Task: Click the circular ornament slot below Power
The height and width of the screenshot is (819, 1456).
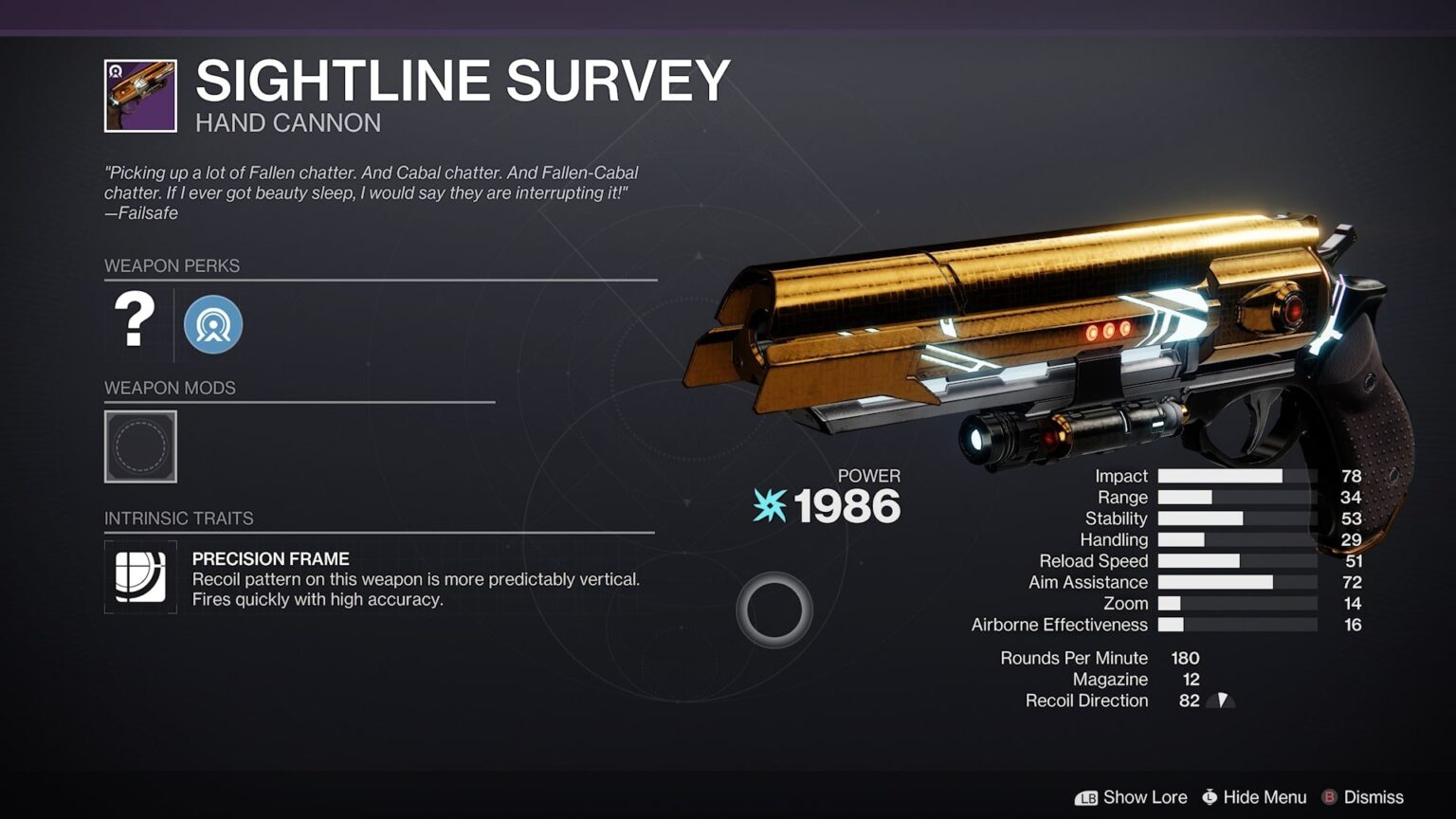Action: click(x=774, y=608)
